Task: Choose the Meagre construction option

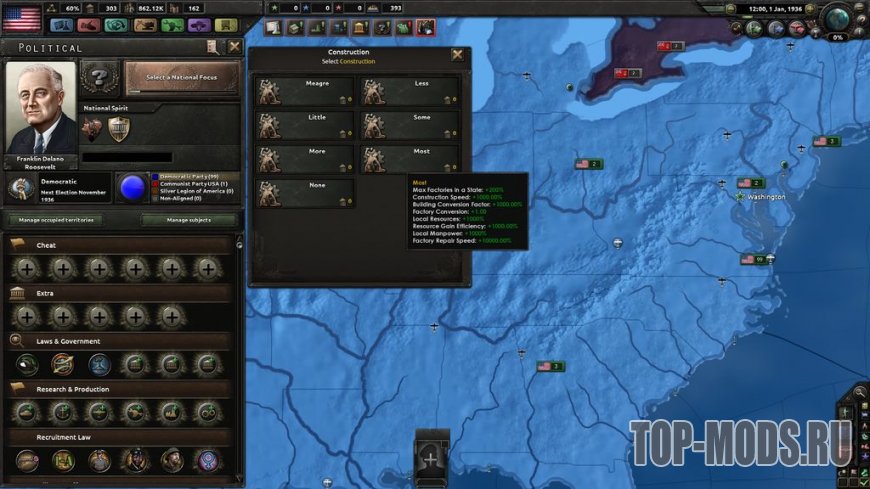Action: 305,91
